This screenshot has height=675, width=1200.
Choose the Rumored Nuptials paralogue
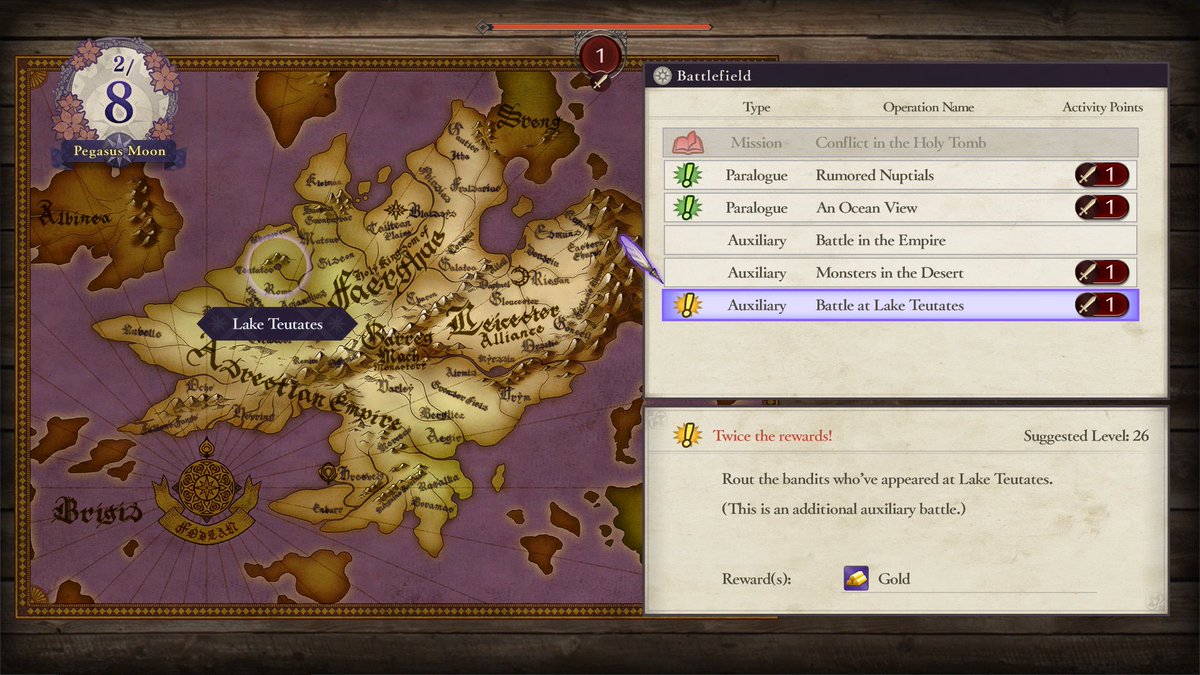900,175
